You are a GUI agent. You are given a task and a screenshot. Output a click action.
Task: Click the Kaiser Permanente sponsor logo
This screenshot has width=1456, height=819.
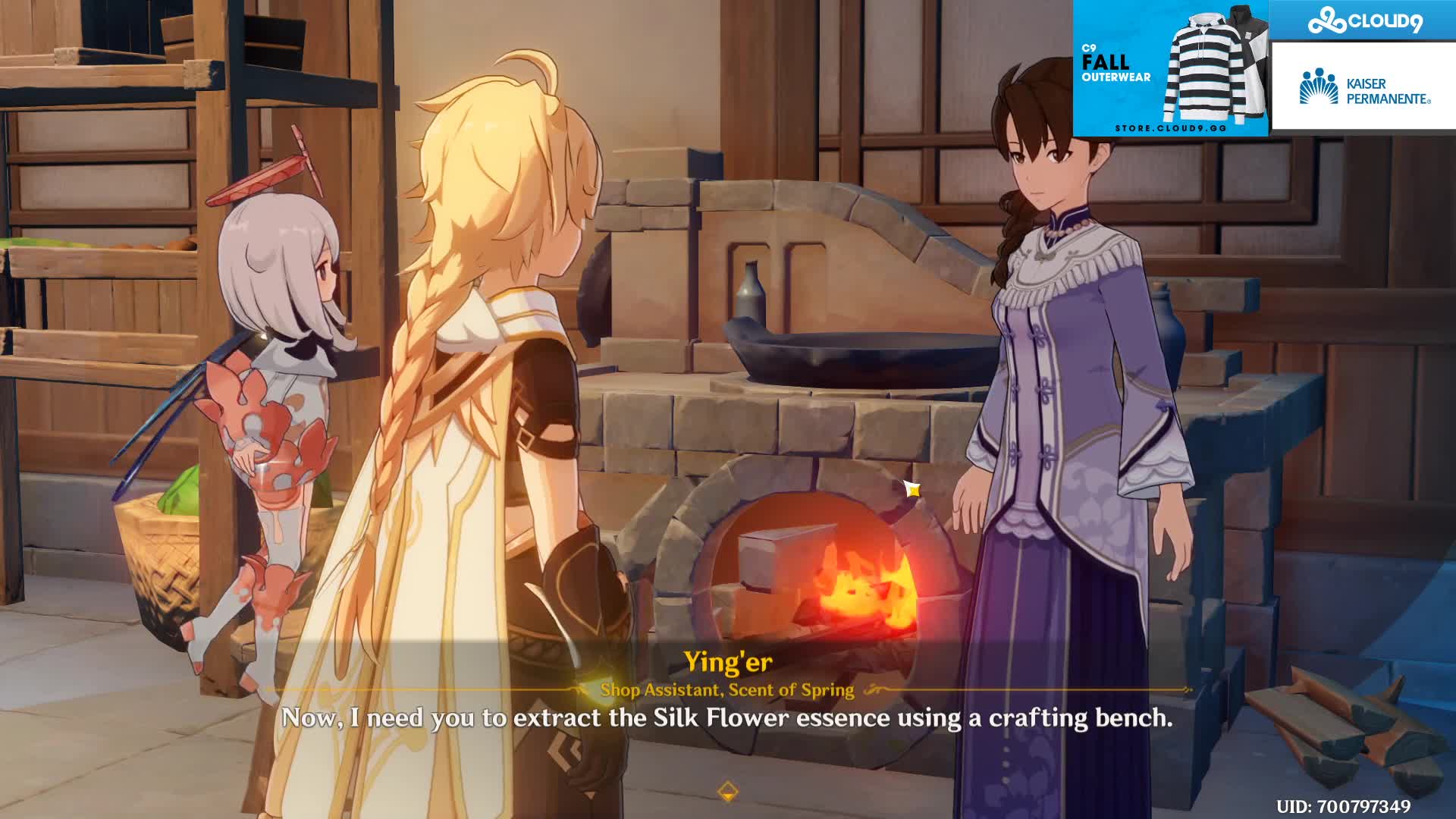1363,89
